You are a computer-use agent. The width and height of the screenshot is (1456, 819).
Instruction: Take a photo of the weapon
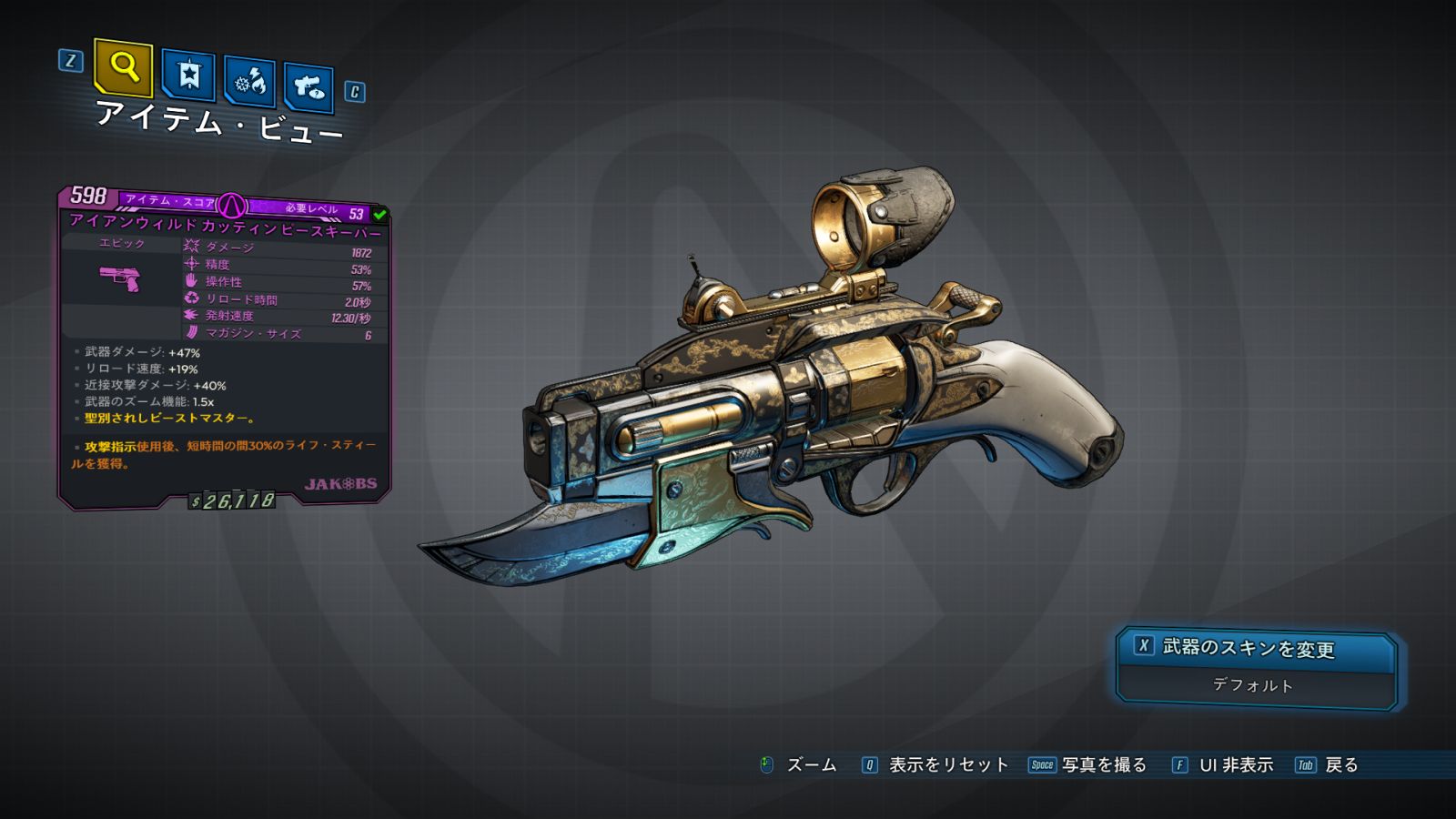pos(1088,765)
